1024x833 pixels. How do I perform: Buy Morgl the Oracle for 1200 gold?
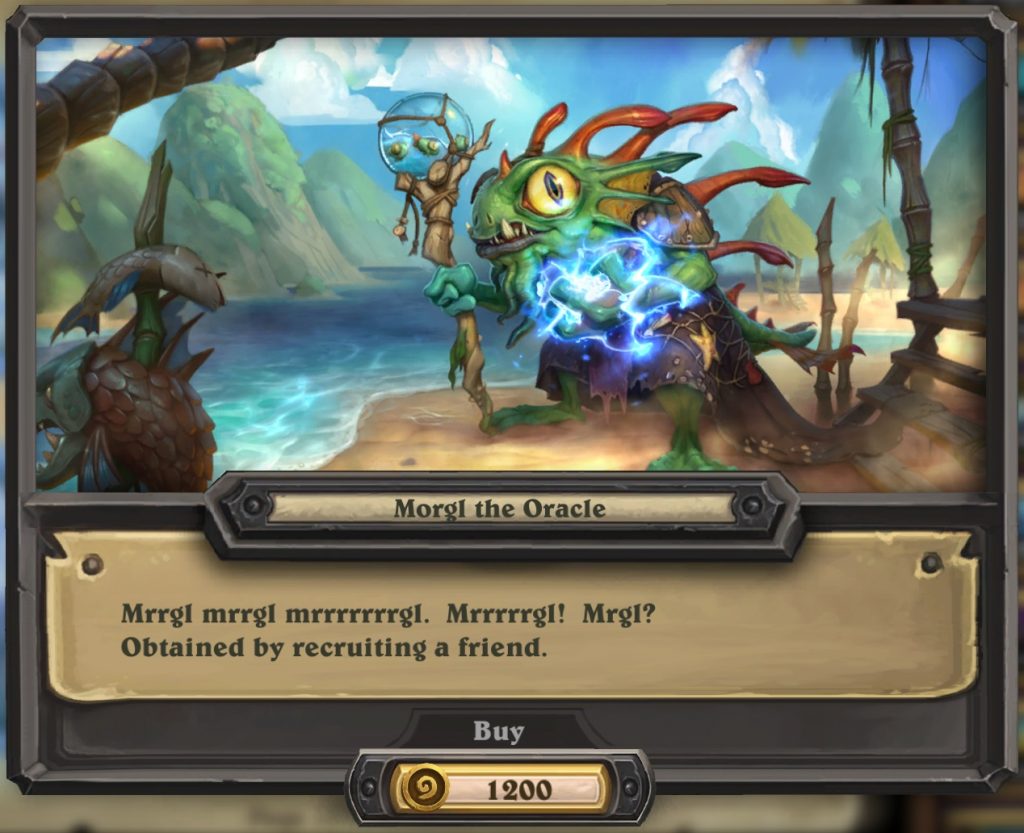point(500,788)
